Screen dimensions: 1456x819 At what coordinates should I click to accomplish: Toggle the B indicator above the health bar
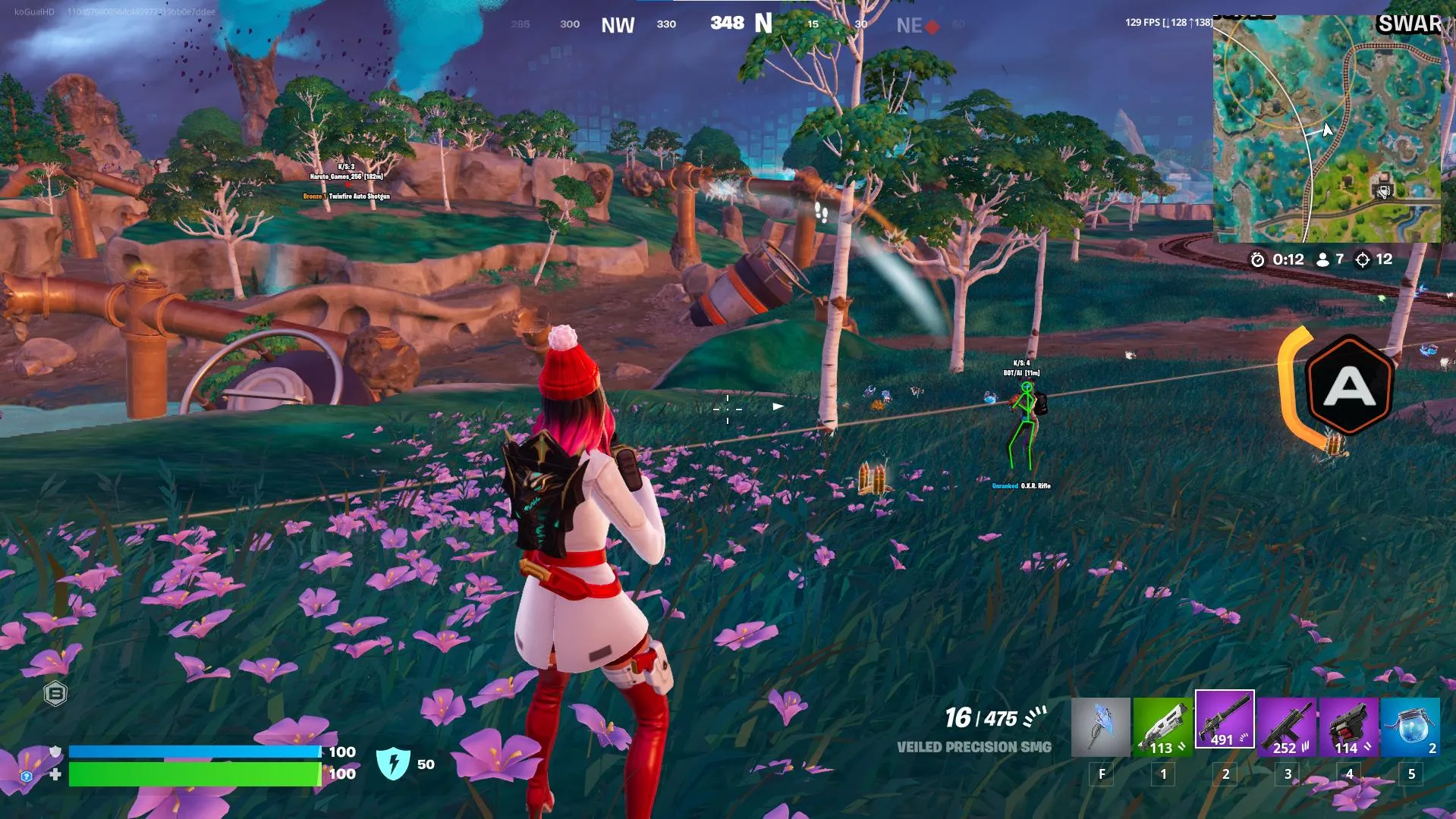coord(53,693)
